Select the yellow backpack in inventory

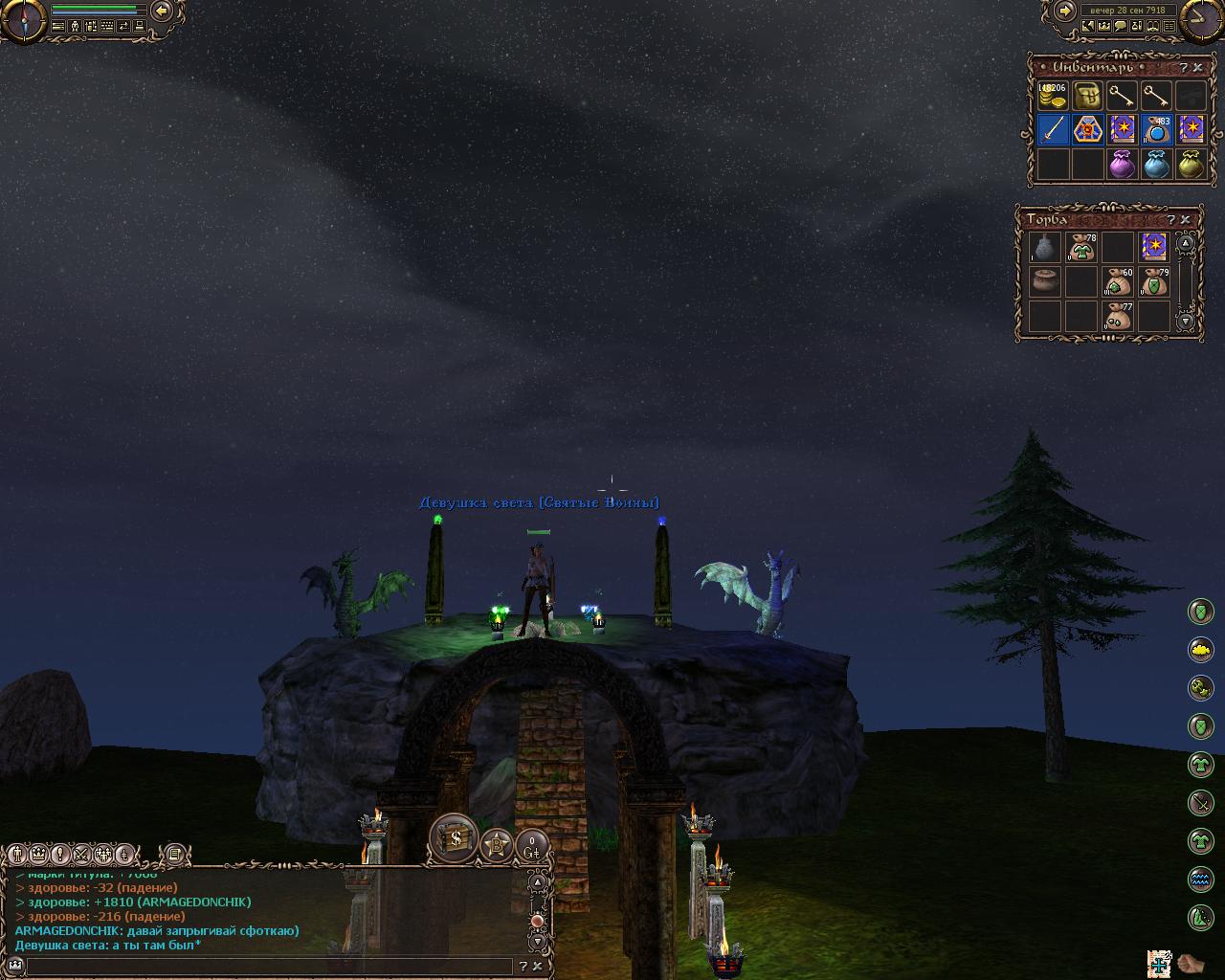tap(1086, 96)
